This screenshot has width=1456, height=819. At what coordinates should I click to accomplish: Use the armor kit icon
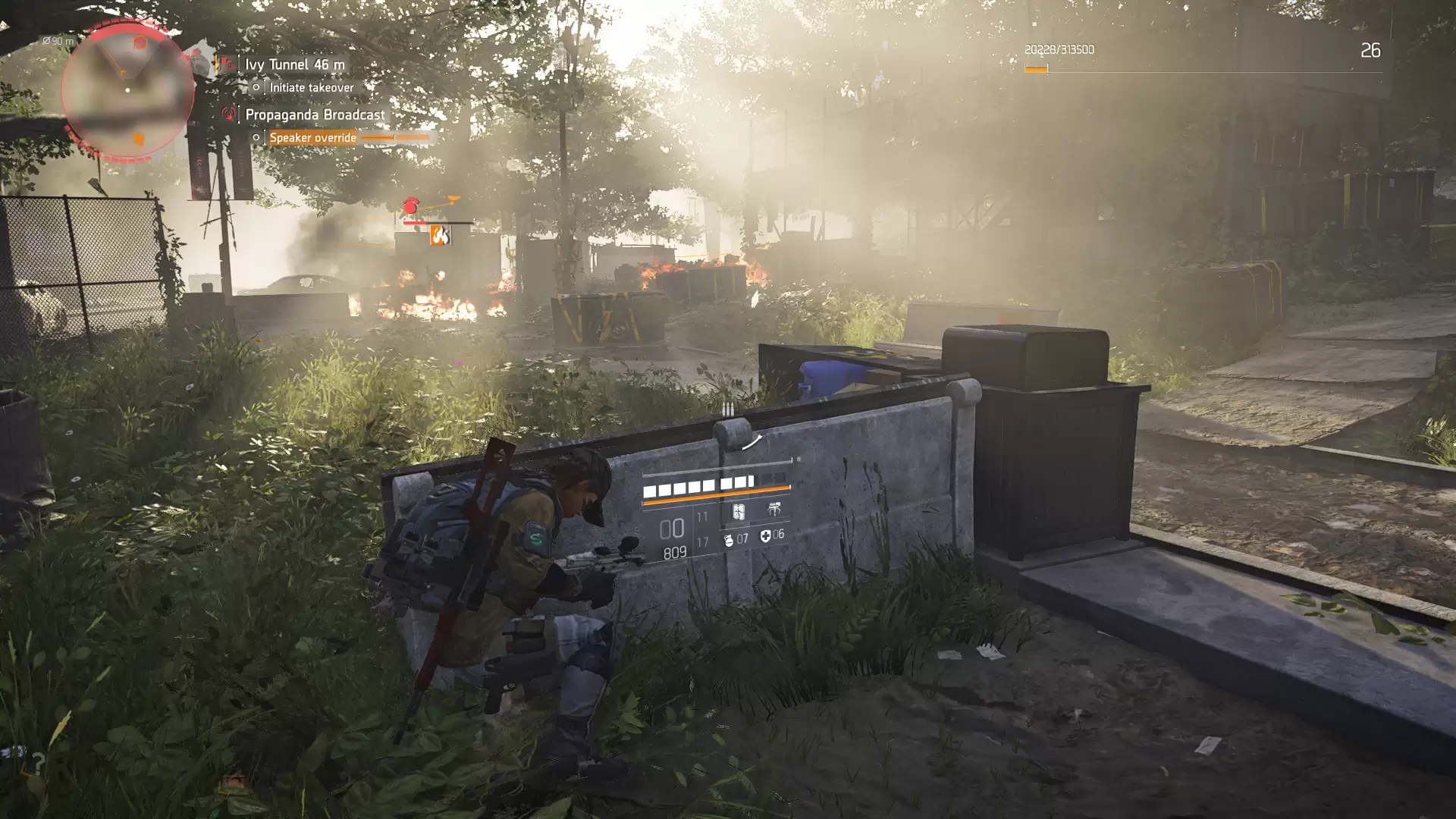click(x=765, y=536)
